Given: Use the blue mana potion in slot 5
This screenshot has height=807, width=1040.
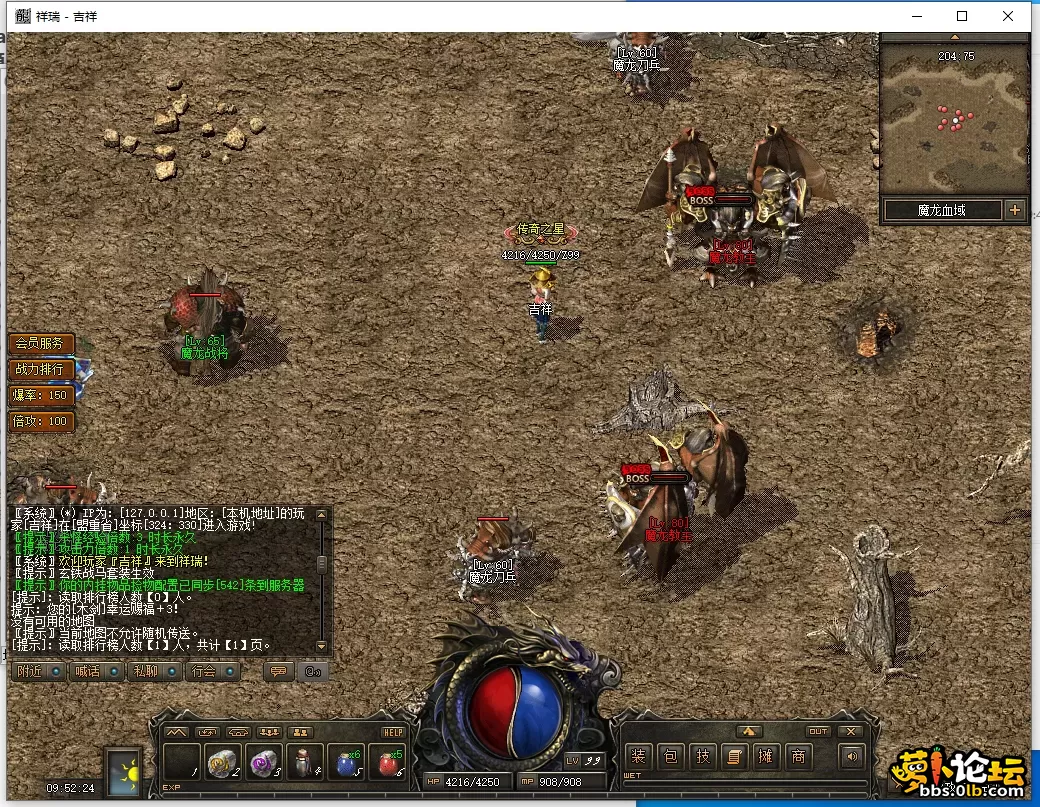Looking at the screenshot, I should pos(348,764).
